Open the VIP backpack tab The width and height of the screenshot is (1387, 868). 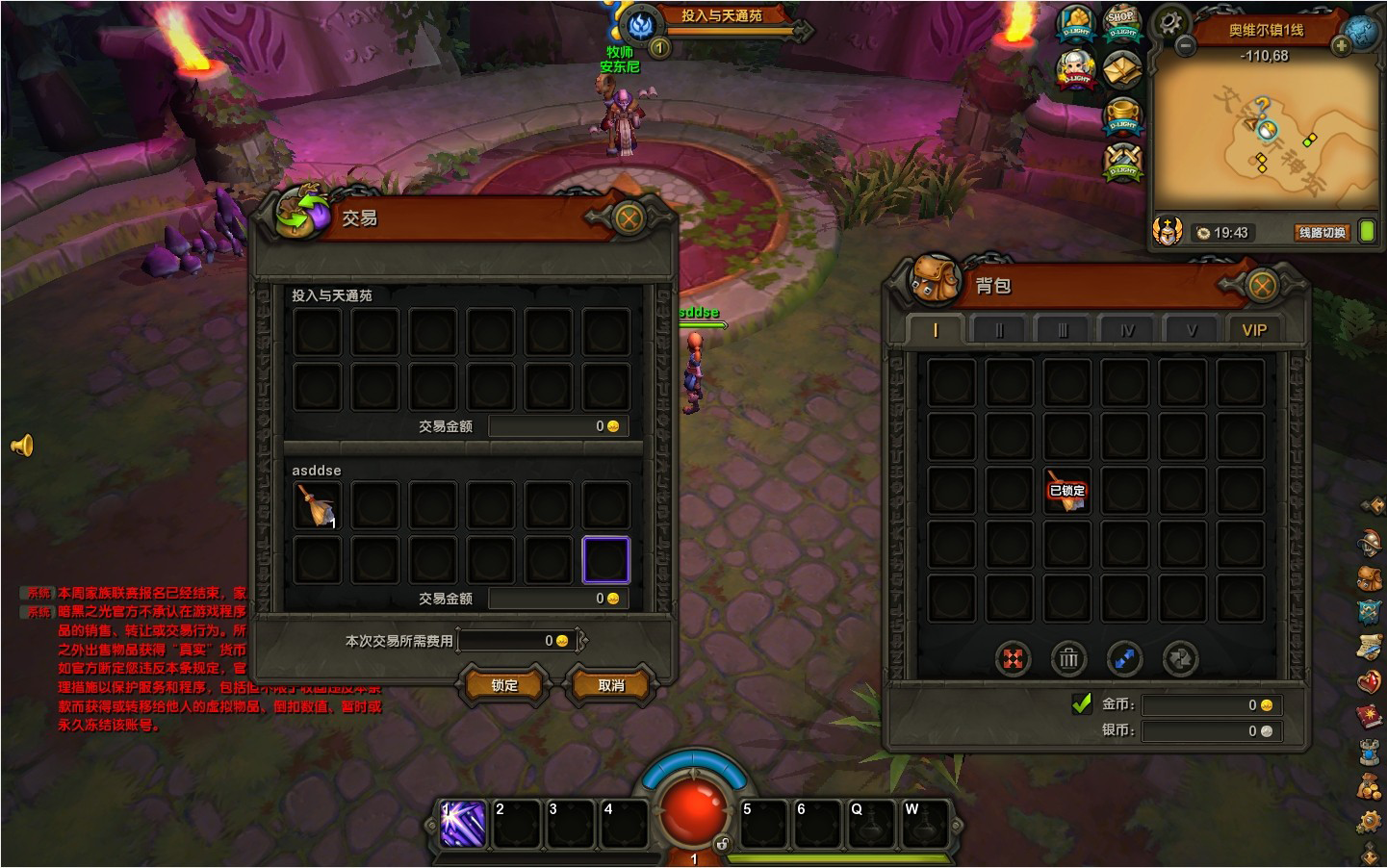1253,330
